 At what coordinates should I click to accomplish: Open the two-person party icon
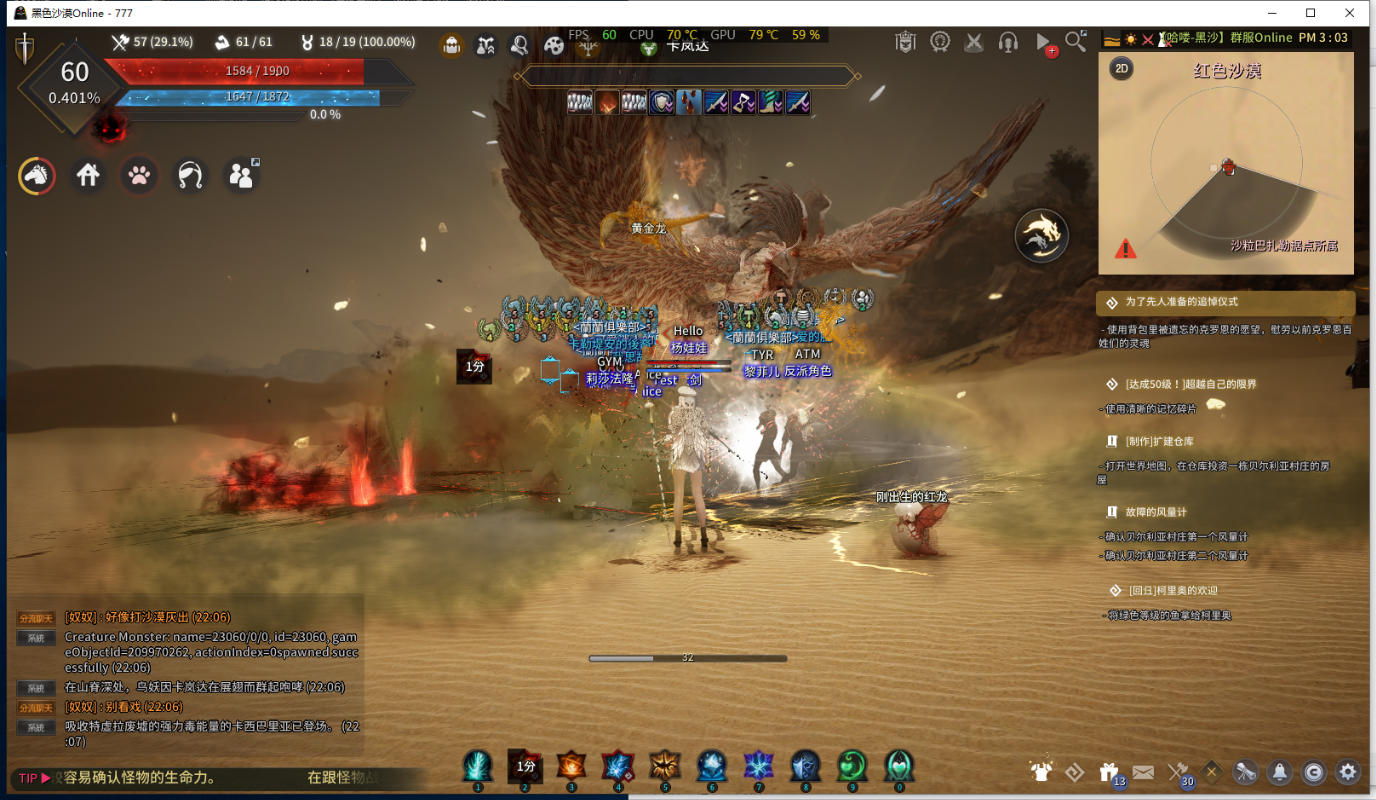[x=241, y=176]
